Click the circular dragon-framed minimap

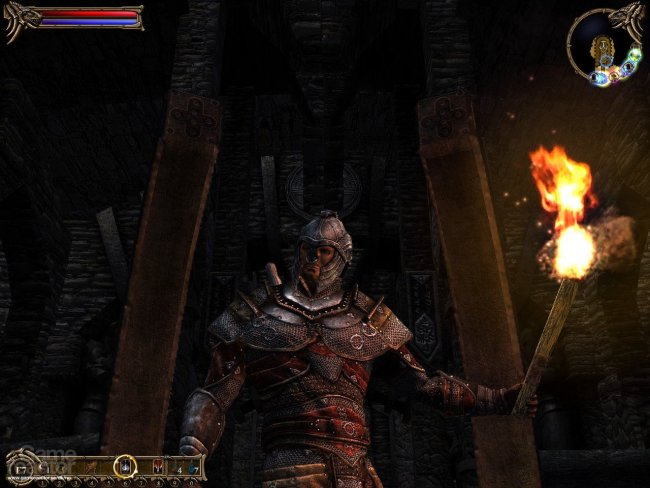pos(603,45)
